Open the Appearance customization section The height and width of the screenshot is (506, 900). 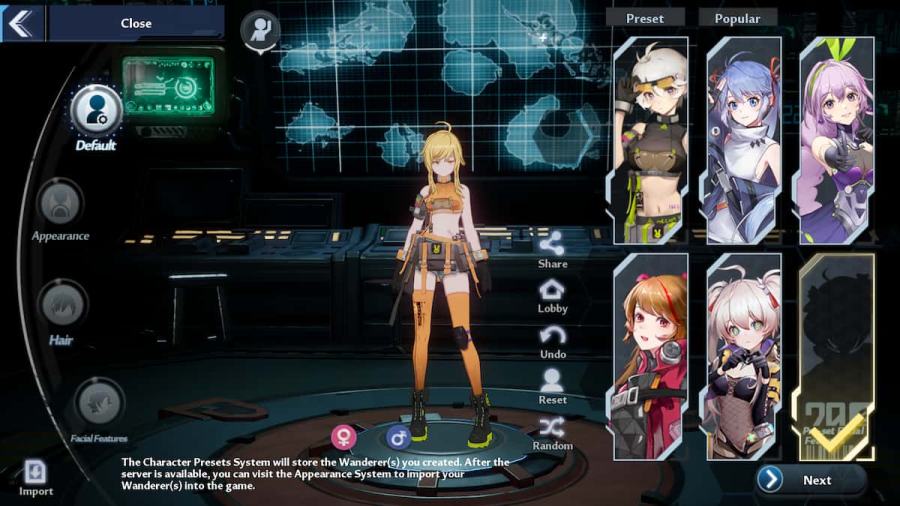(60, 204)
